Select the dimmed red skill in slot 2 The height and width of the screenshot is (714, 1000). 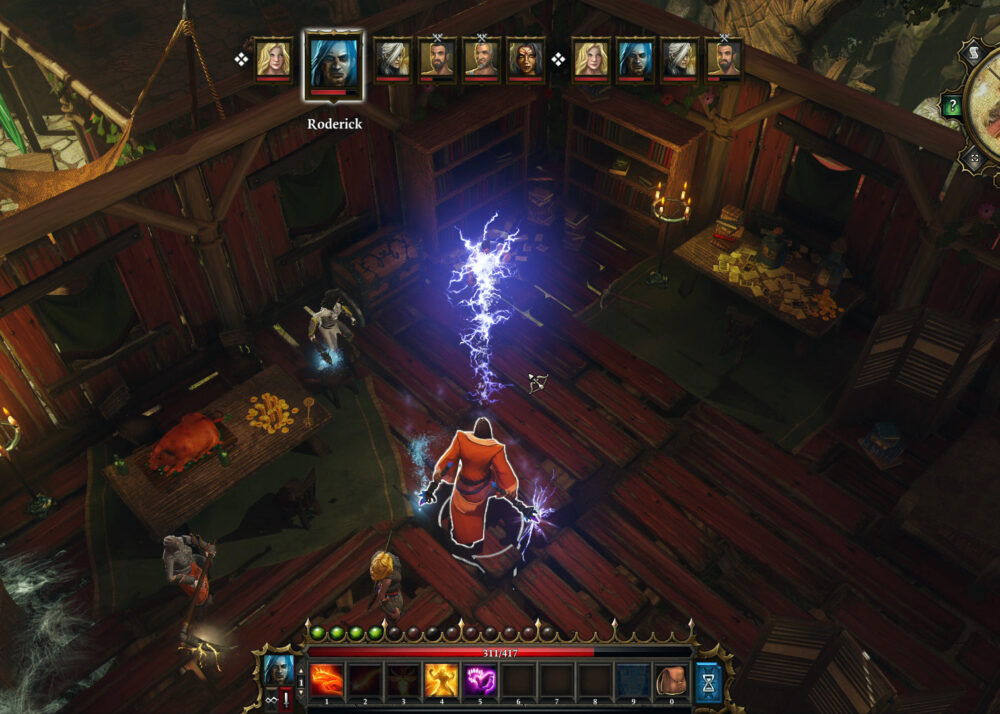click(x=365, y=680)
